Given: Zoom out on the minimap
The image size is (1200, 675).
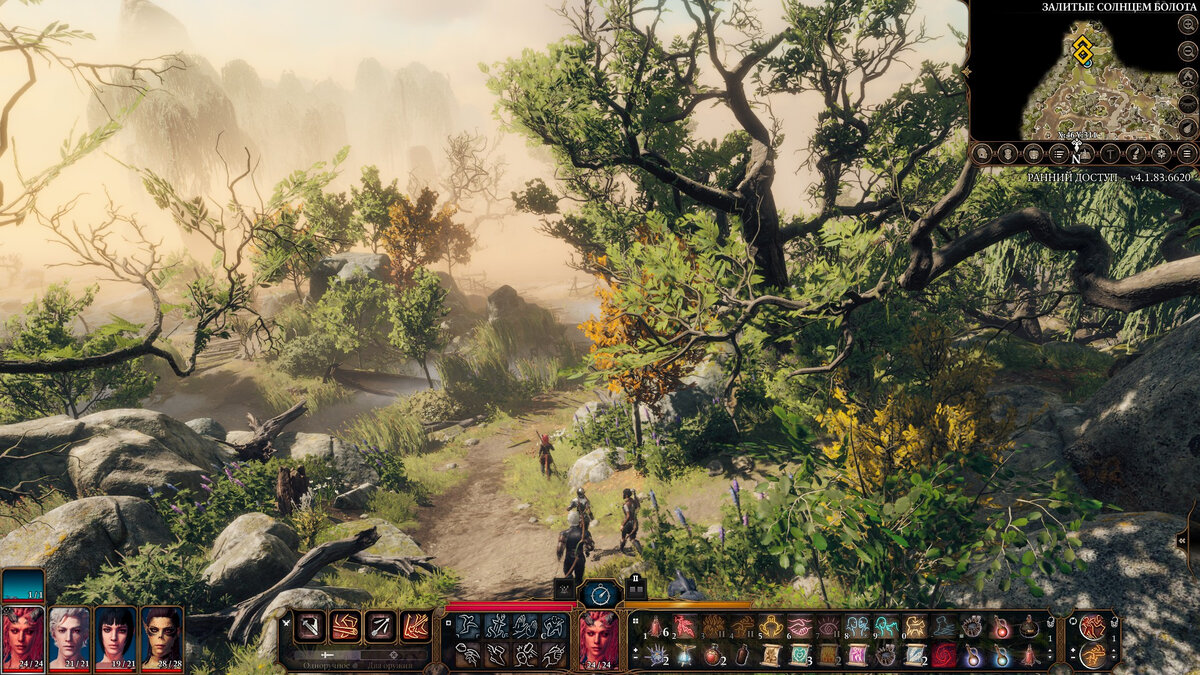Looking at the screenshot, I should tap(1187, 51).
